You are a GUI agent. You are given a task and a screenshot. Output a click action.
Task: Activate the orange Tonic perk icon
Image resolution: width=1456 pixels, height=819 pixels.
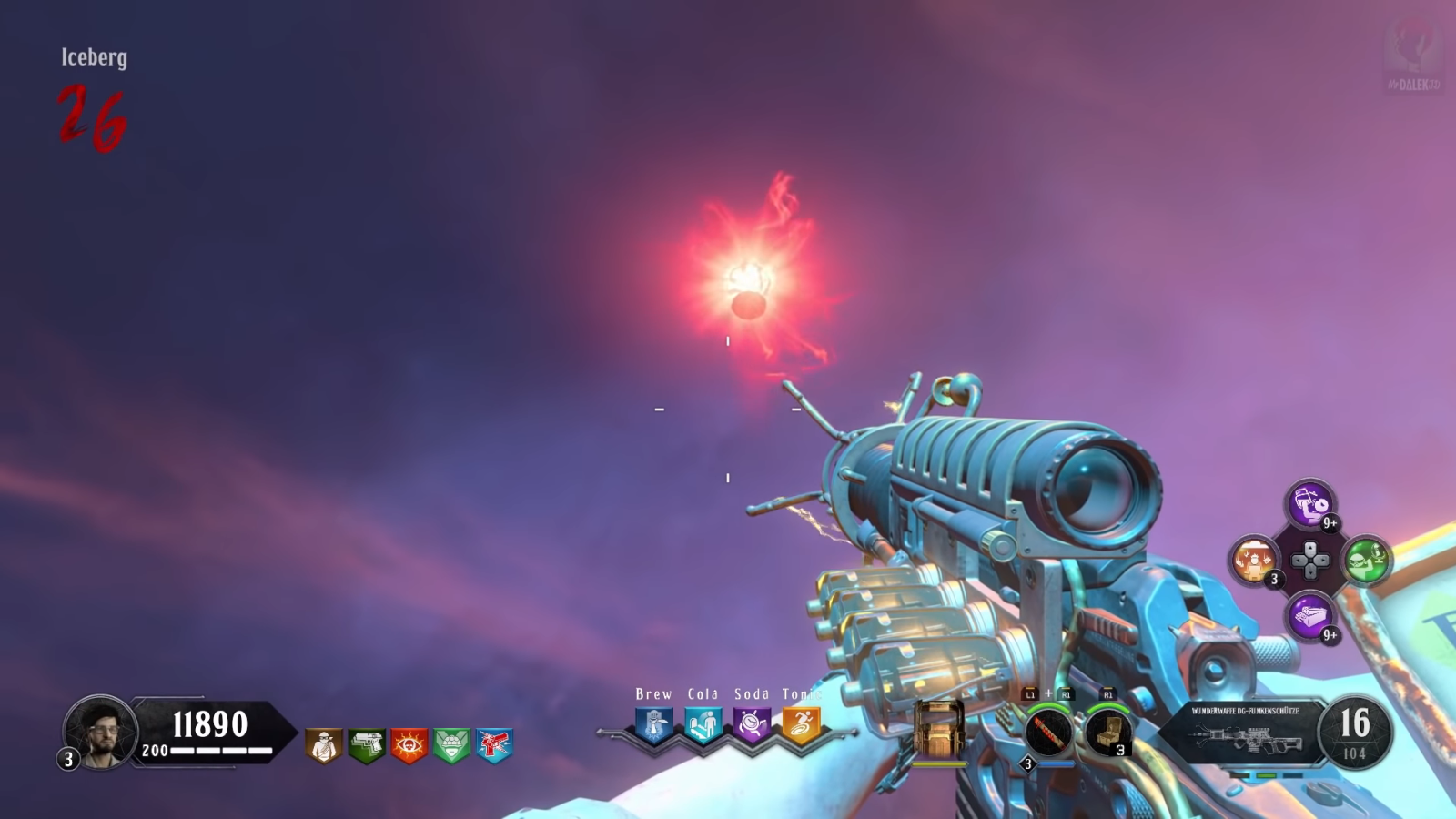pos(802,725)
